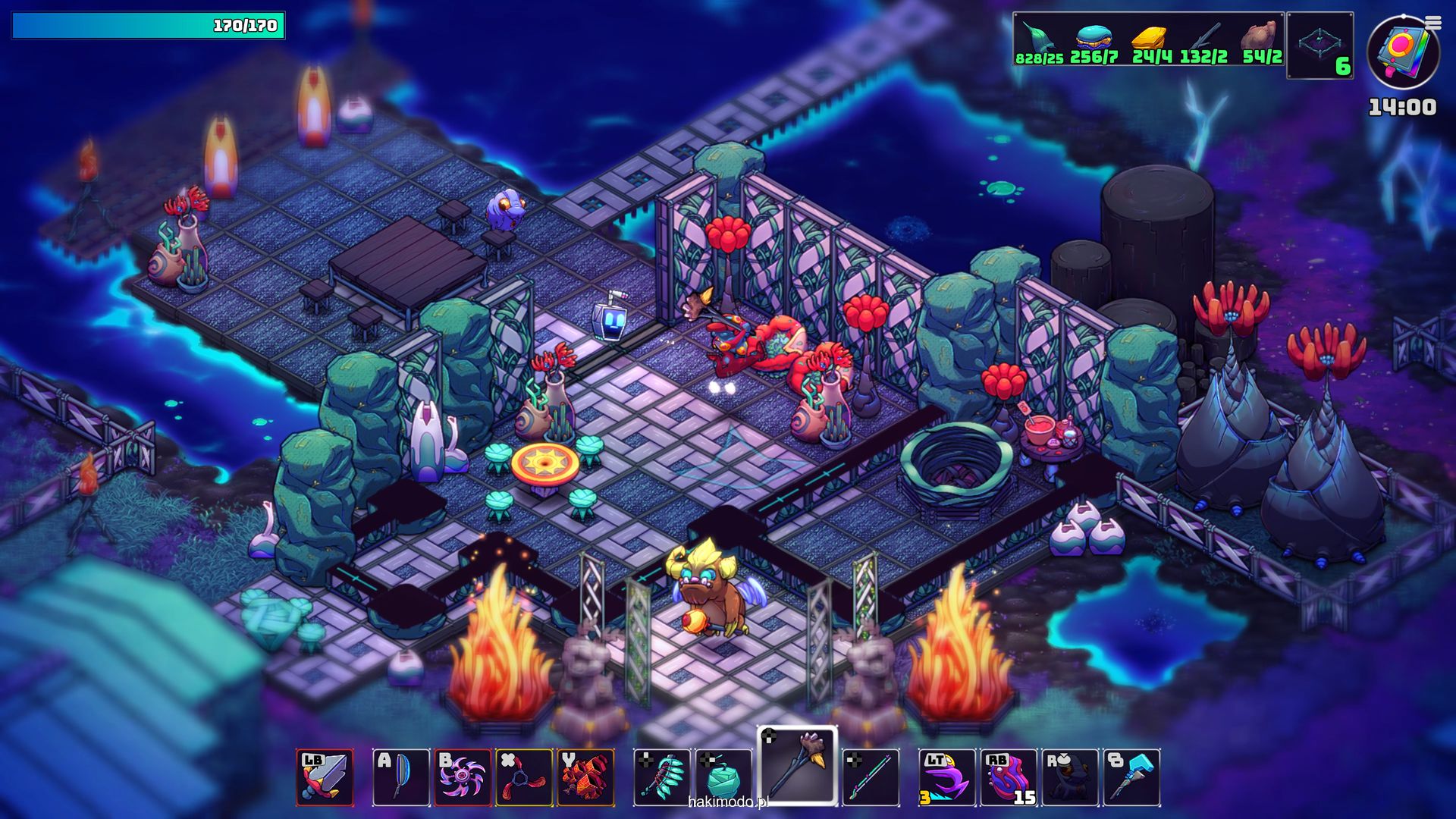The image size is (1456, 819).
Task: Activate the purple dash ability
Action: [947, 777]
